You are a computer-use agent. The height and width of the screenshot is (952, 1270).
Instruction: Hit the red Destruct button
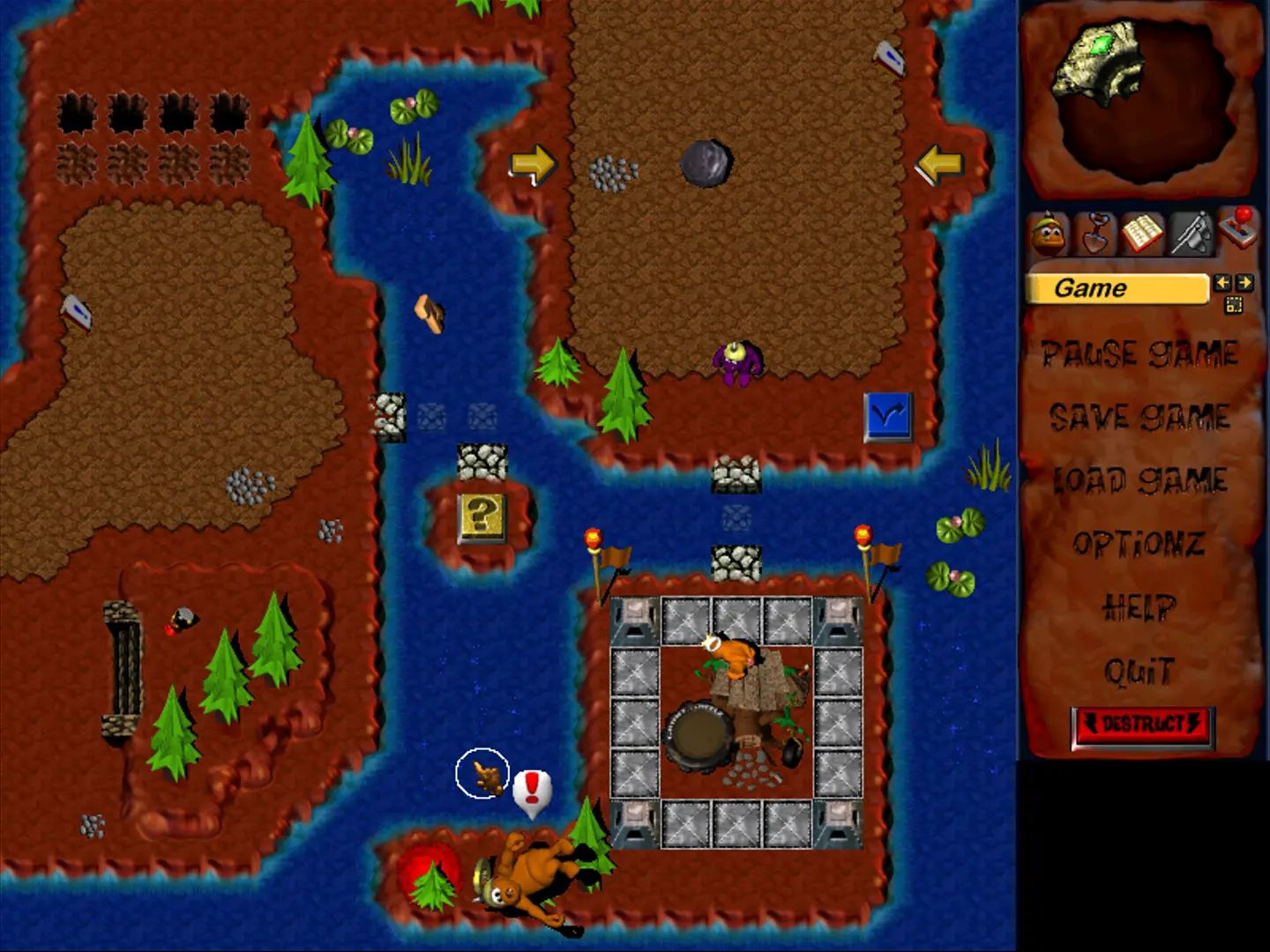click(x=1143, y=725)
